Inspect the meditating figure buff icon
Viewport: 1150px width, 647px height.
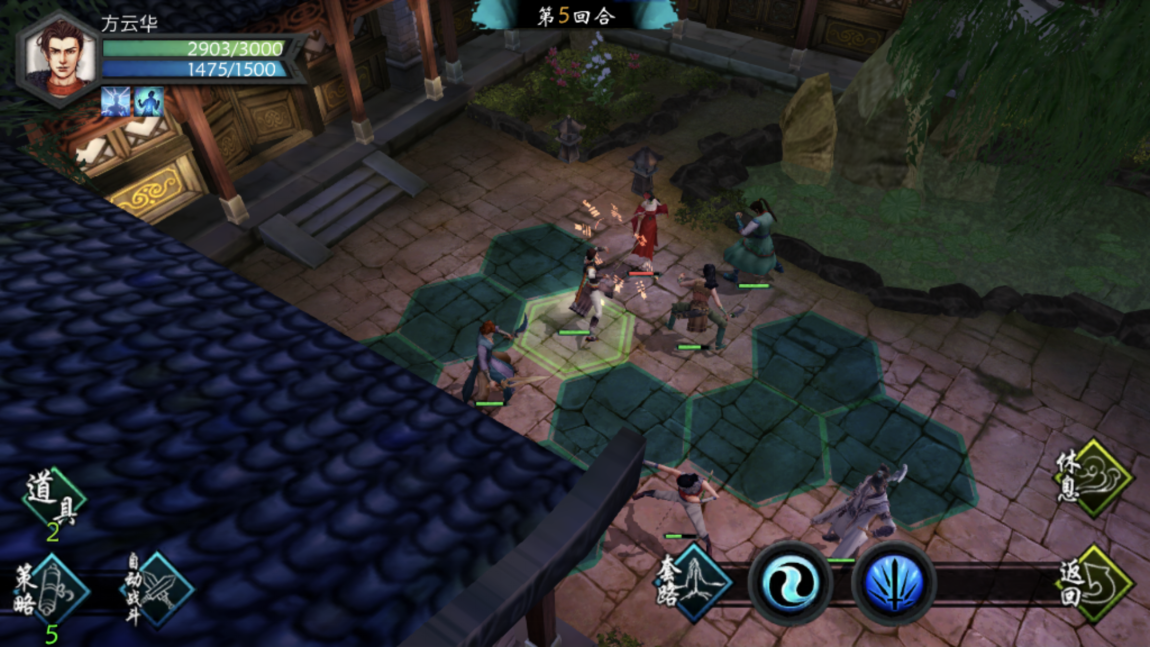[148, 102]
